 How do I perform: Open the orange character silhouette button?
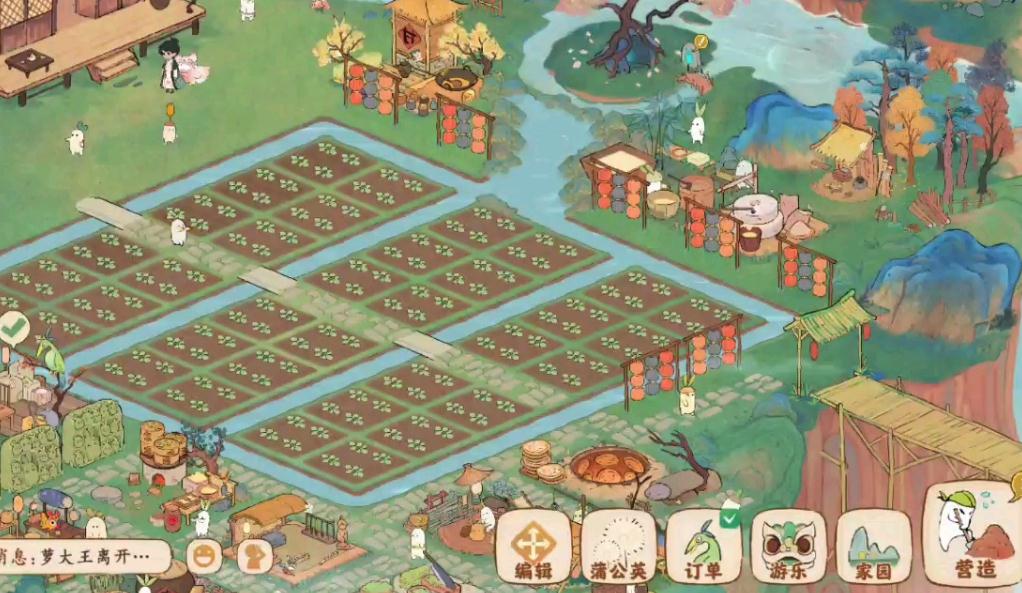tap(255, 556)
